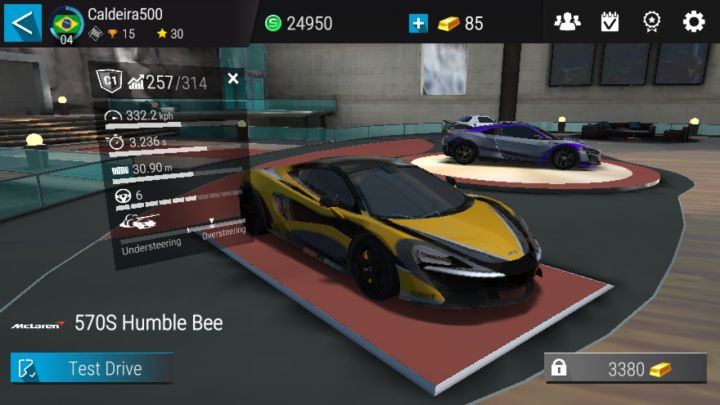Unlock the car for 3380 gold
This screenshot has height=405, width=720.
click(x=625, y=369)
